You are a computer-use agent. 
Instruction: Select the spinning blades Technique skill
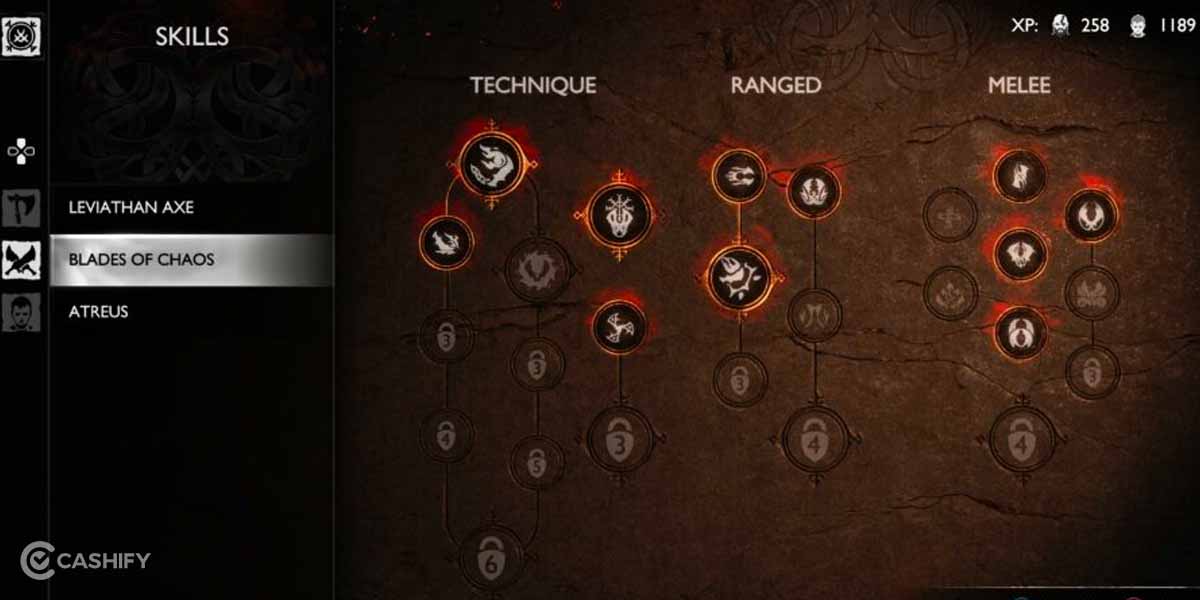tap(620, 327)
